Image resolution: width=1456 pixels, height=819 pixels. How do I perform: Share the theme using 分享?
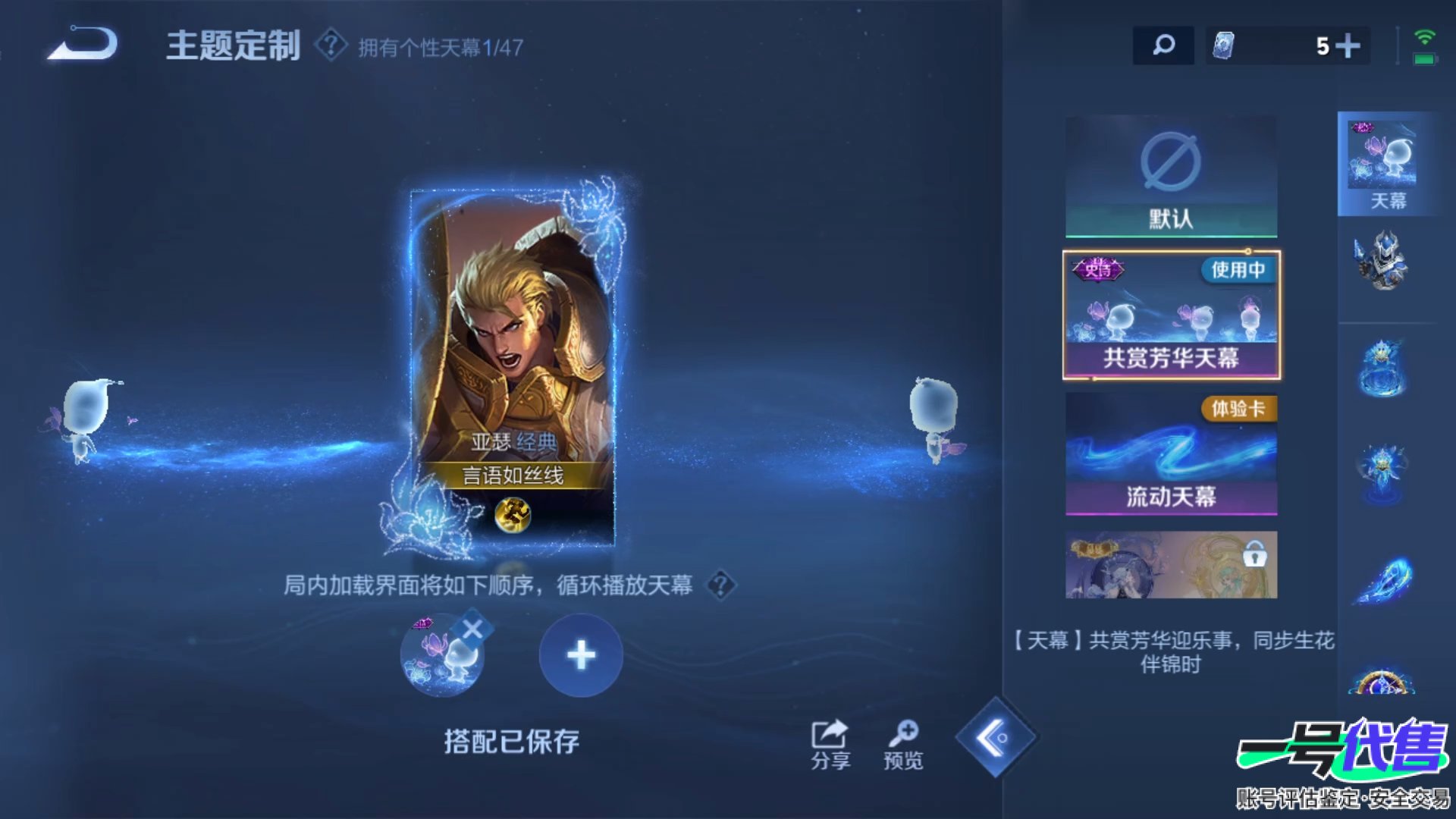tap(830, 744)
